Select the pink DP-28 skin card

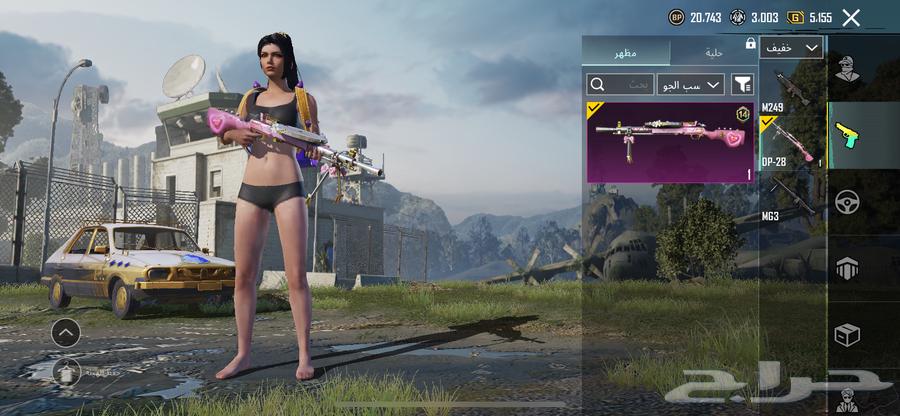pos(670,141)
